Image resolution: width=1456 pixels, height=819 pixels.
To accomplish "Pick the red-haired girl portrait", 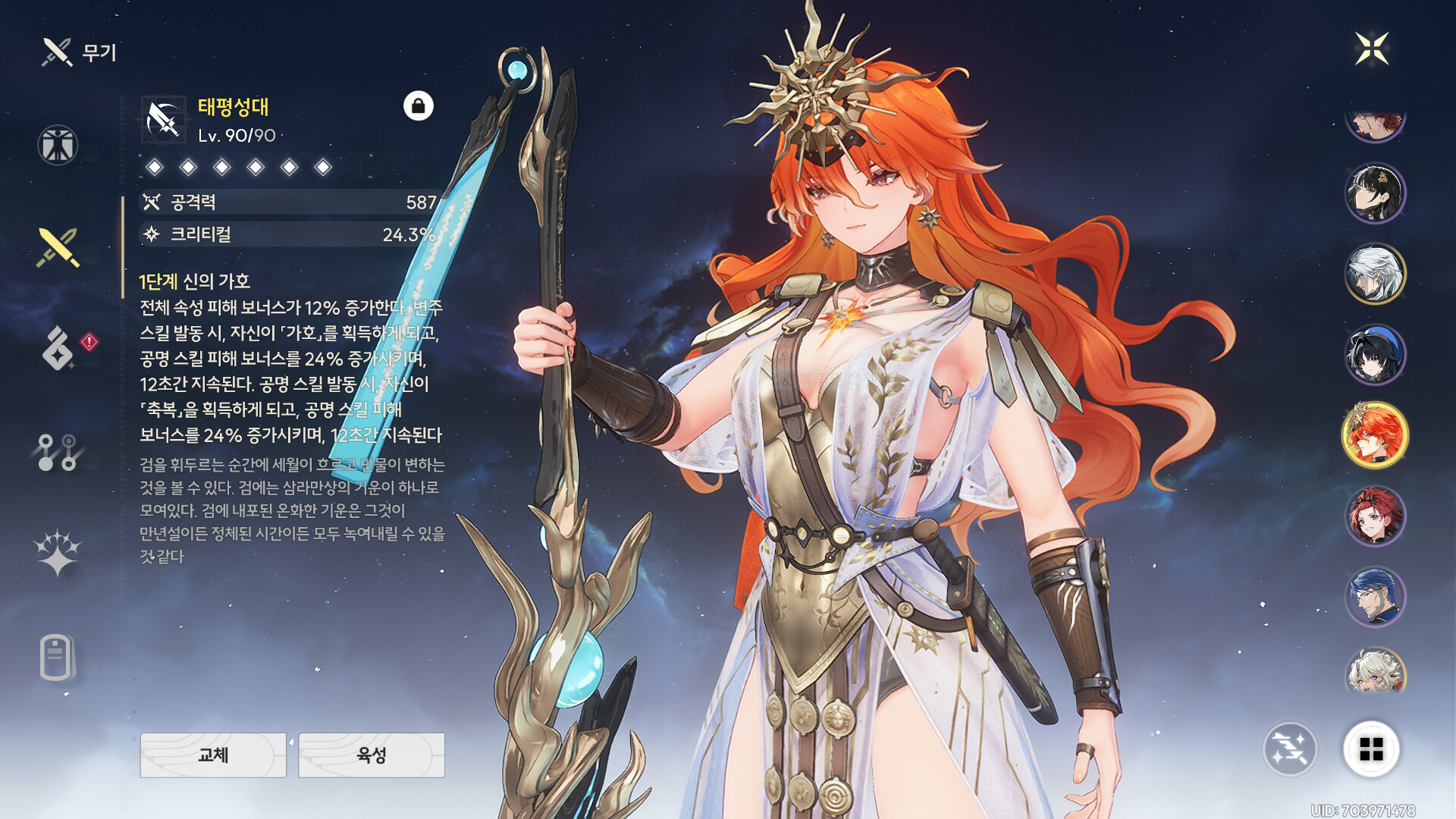I will coord(1375,516).
